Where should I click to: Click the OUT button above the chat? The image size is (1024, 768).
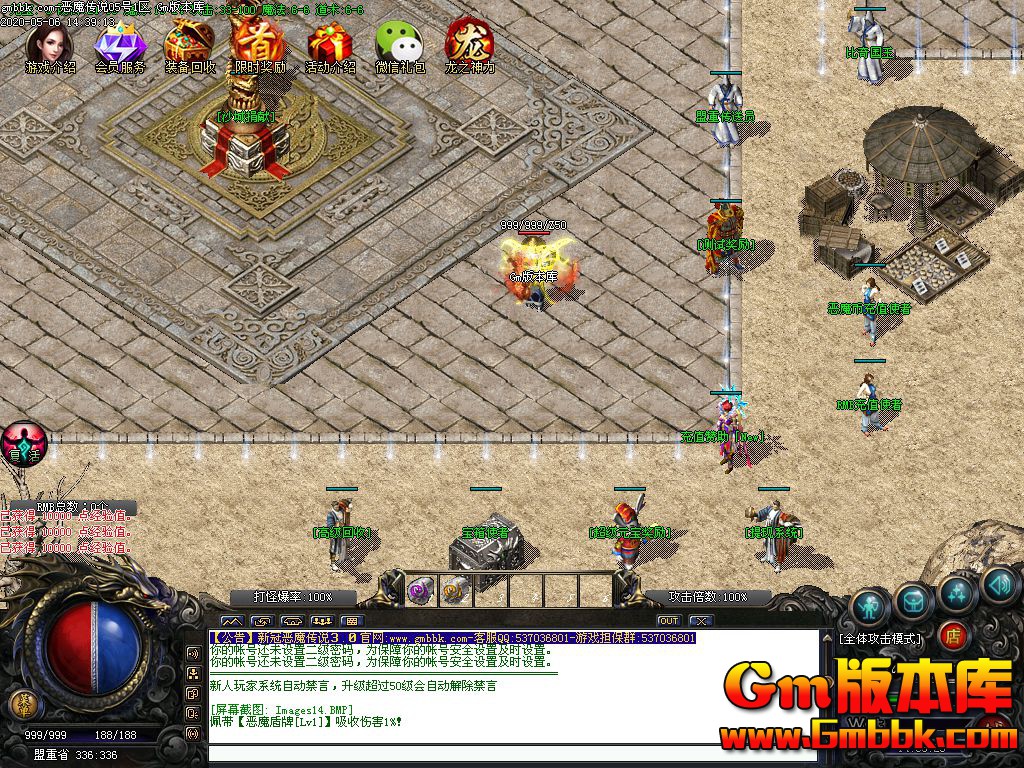(x=668, y=621)
